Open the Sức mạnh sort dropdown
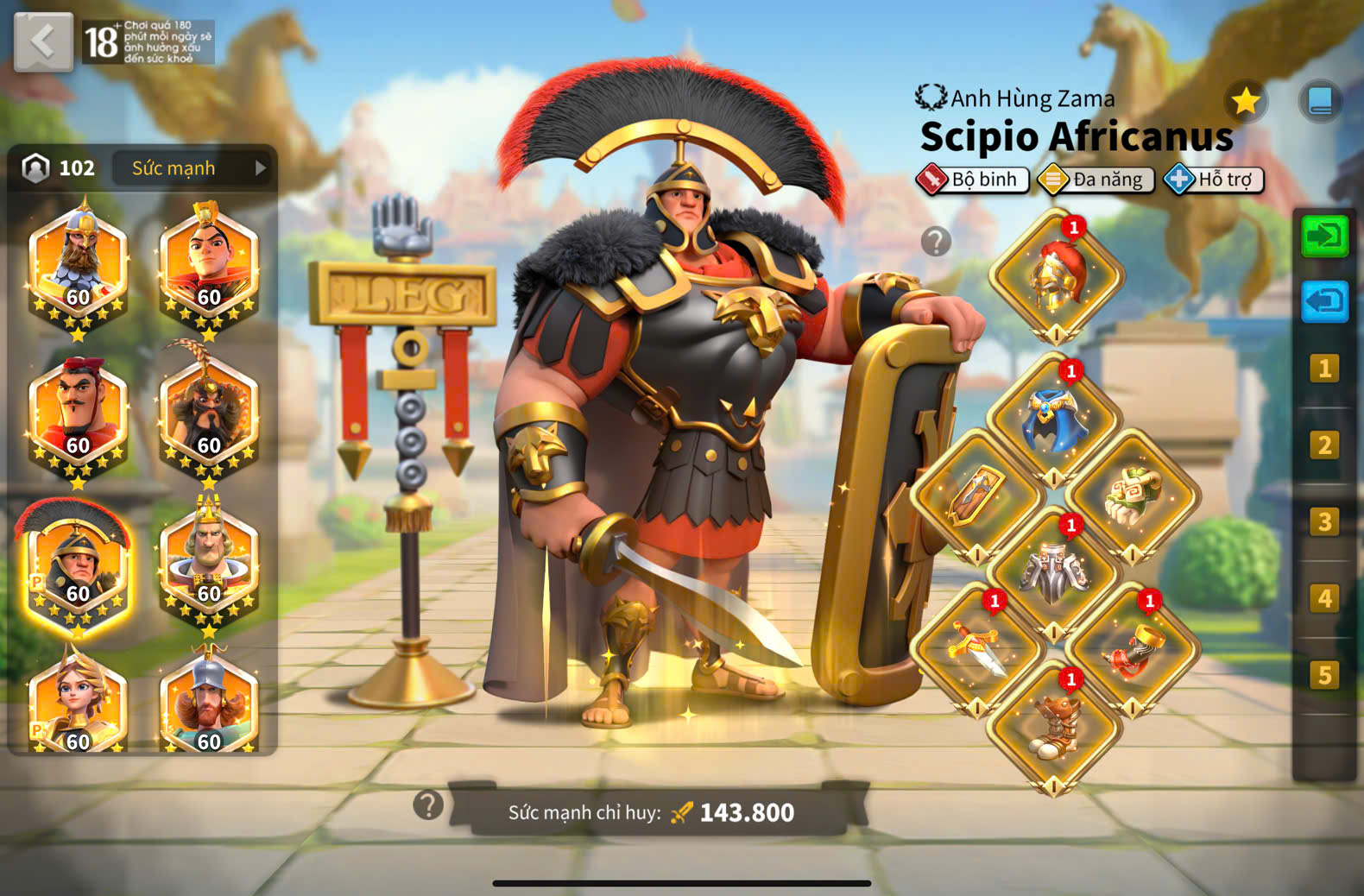The width and height of the screenshot is (1364, 896). click(192, 168)
